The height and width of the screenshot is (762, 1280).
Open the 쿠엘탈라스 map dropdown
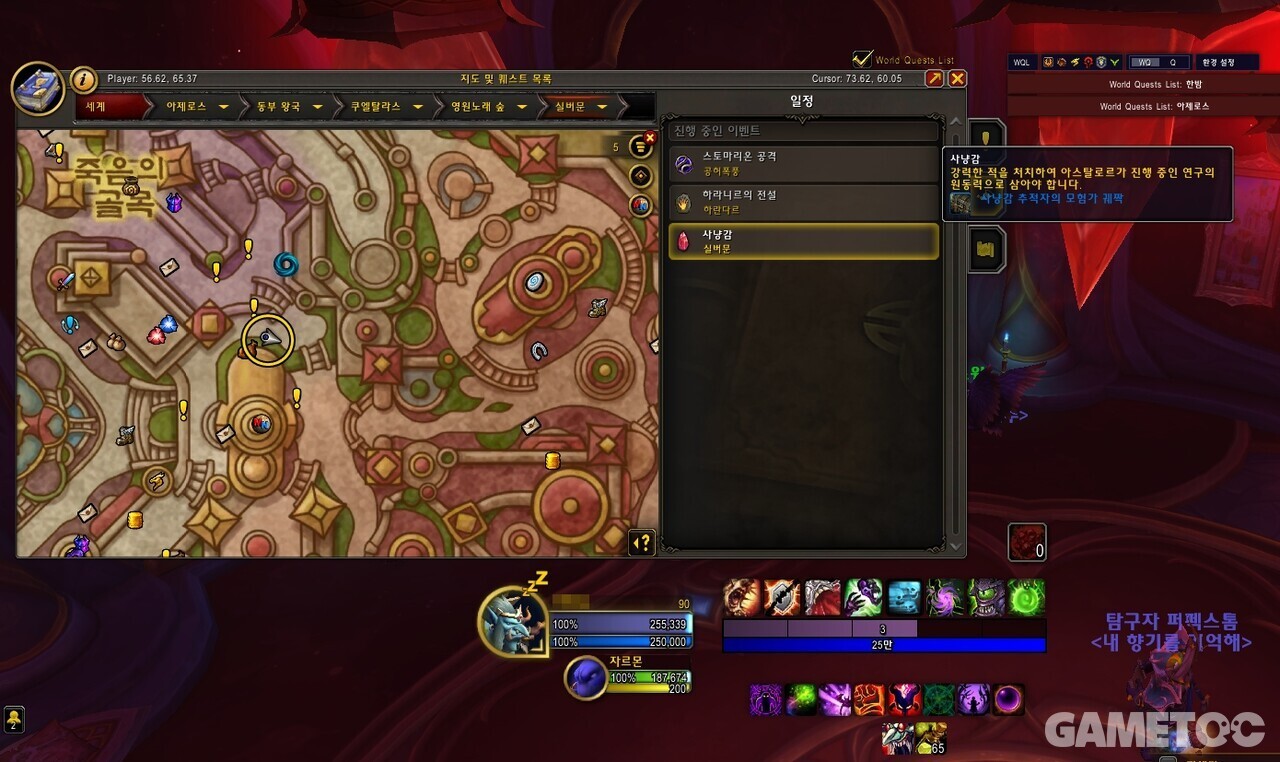pyautogui.click(x=420, y=106)
